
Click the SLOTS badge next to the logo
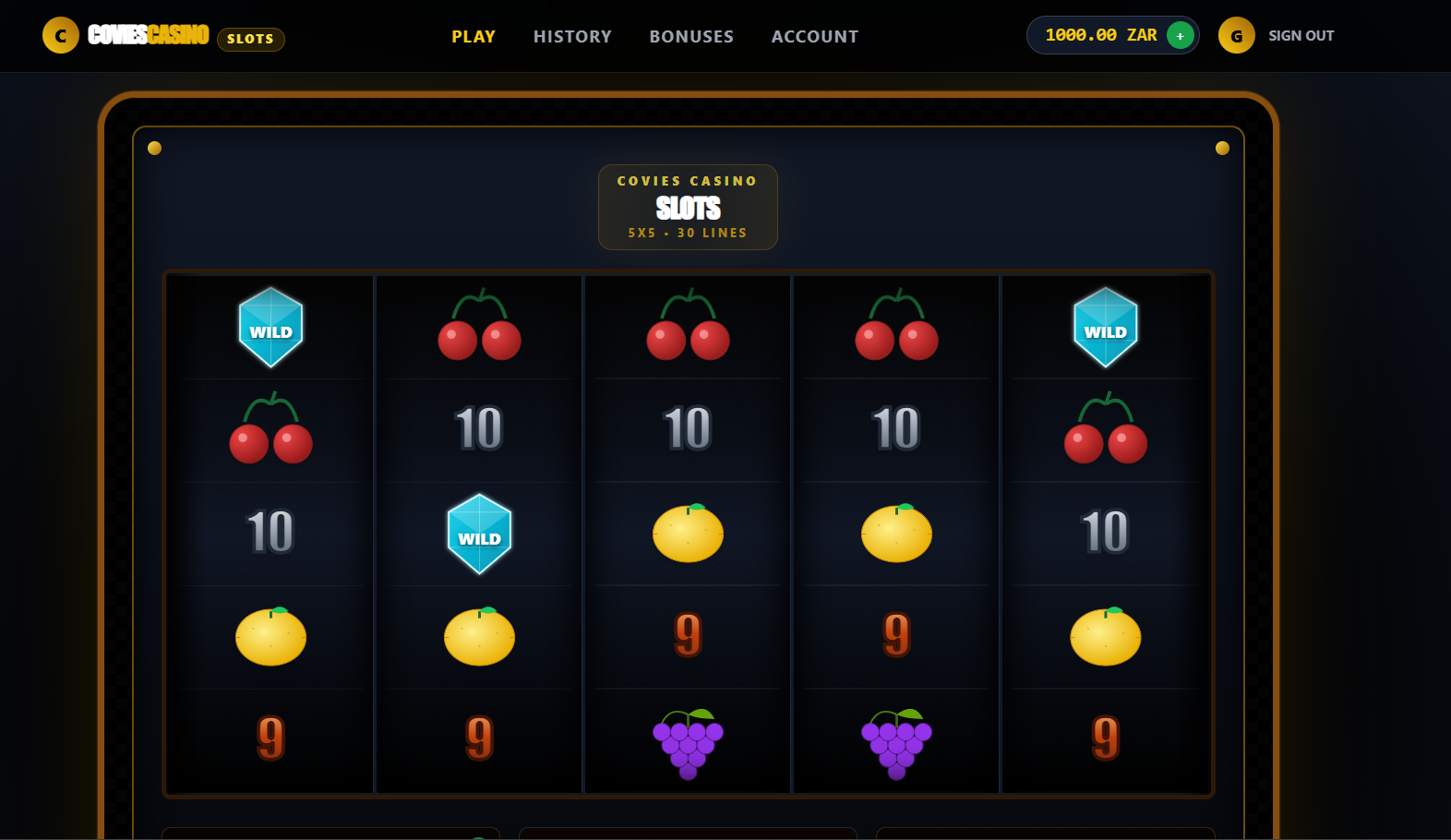[x=250, y=39]
